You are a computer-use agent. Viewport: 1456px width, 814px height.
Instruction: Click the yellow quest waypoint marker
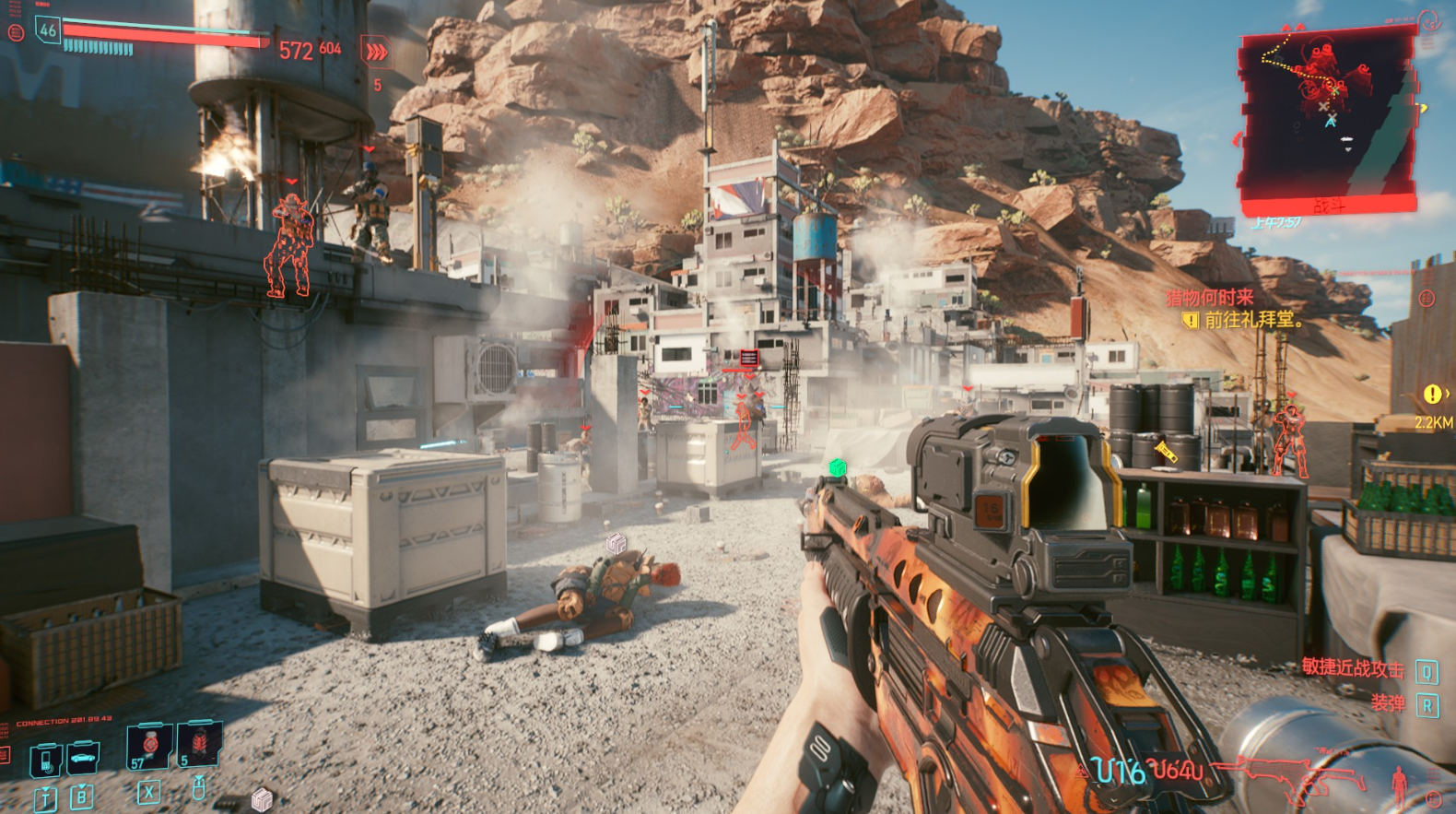[x=1432, y=395]
